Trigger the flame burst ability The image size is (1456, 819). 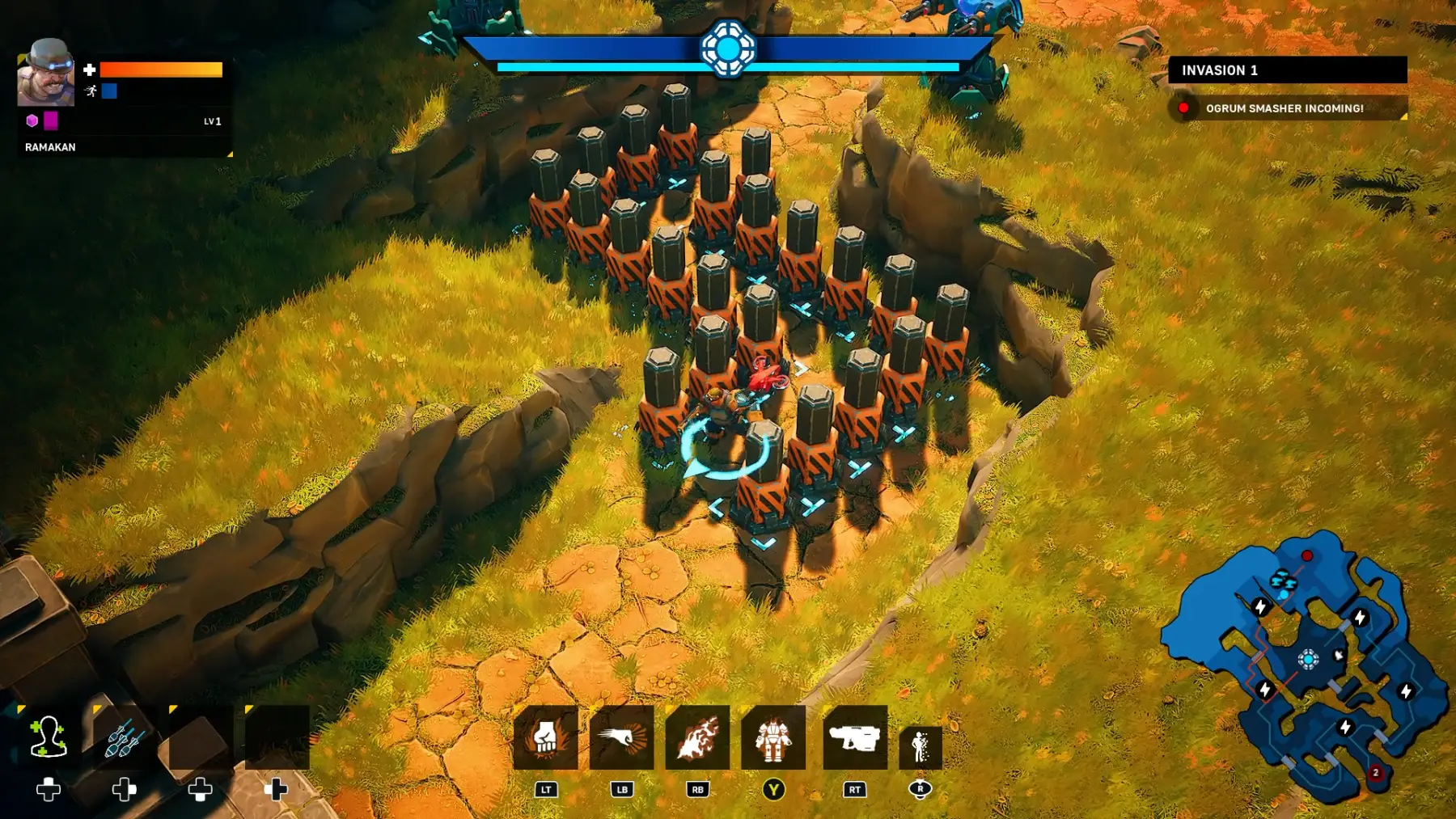point(697,737)
